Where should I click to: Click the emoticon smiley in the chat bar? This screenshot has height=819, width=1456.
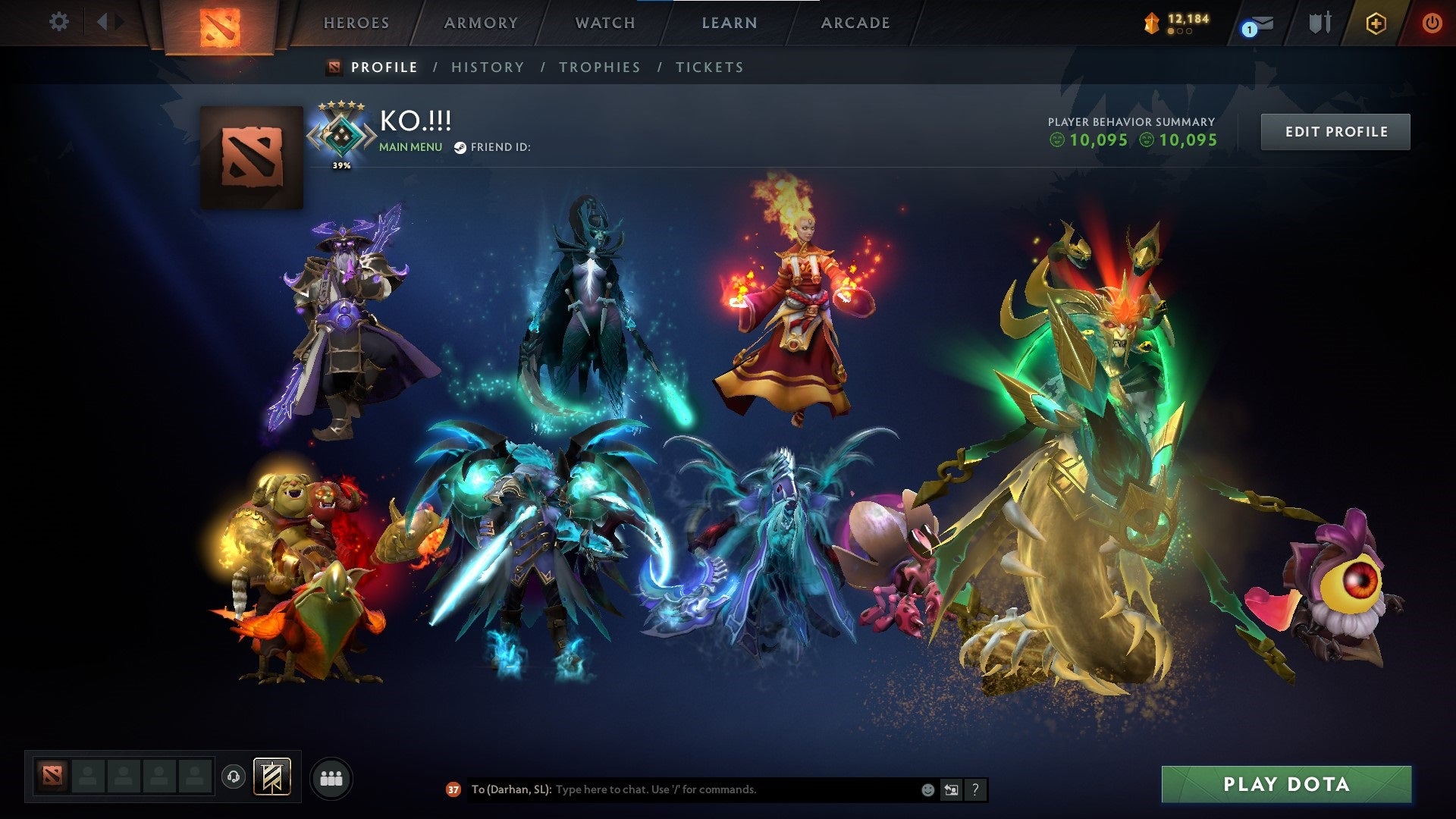(x=927, y=789)
